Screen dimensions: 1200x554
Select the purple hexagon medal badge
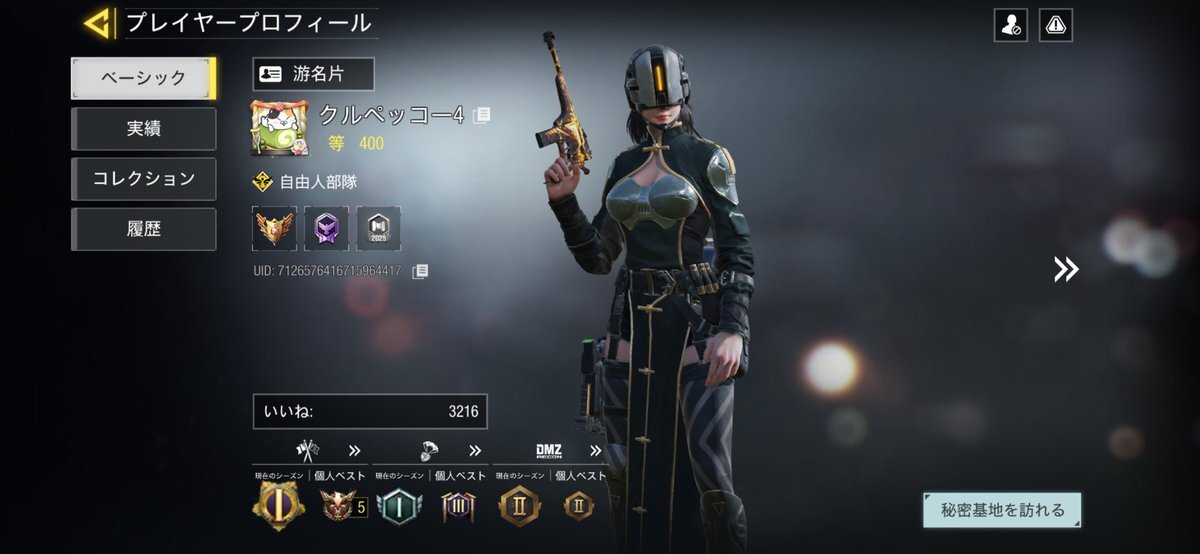(x=326, y=228)
